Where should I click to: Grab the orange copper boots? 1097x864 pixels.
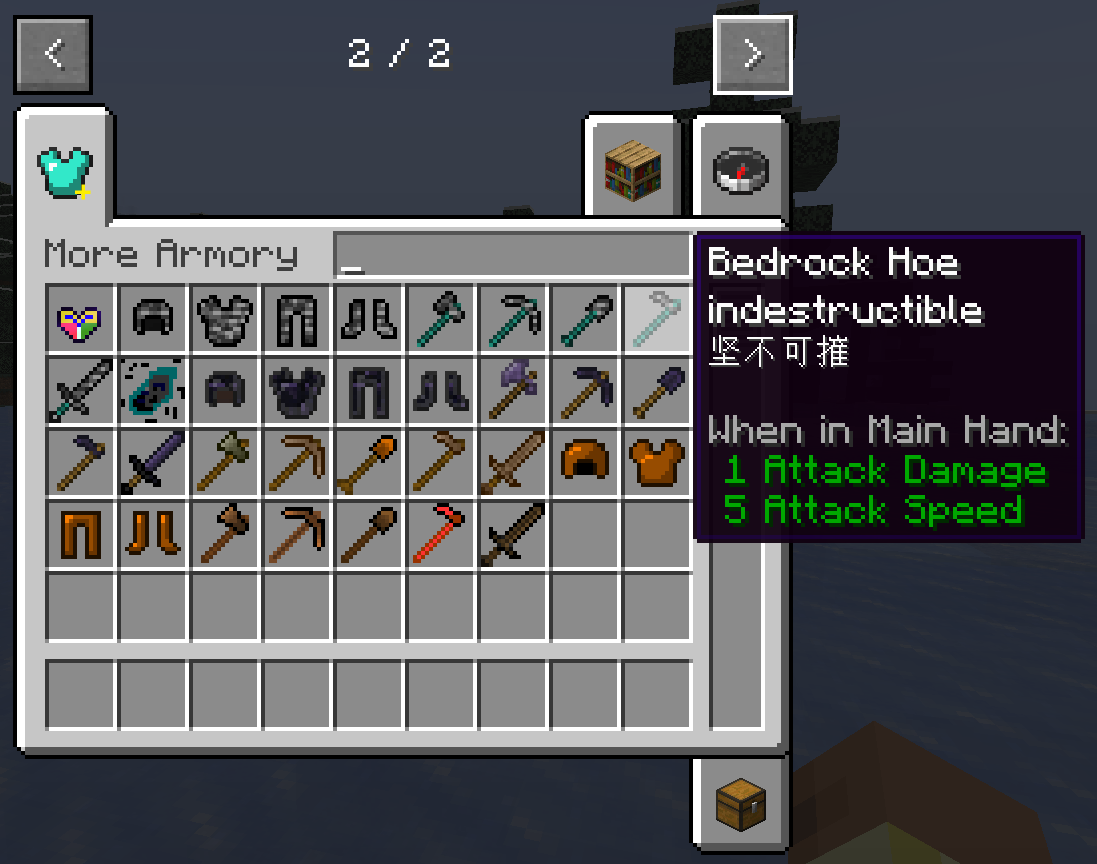click(x=153, y=535)
